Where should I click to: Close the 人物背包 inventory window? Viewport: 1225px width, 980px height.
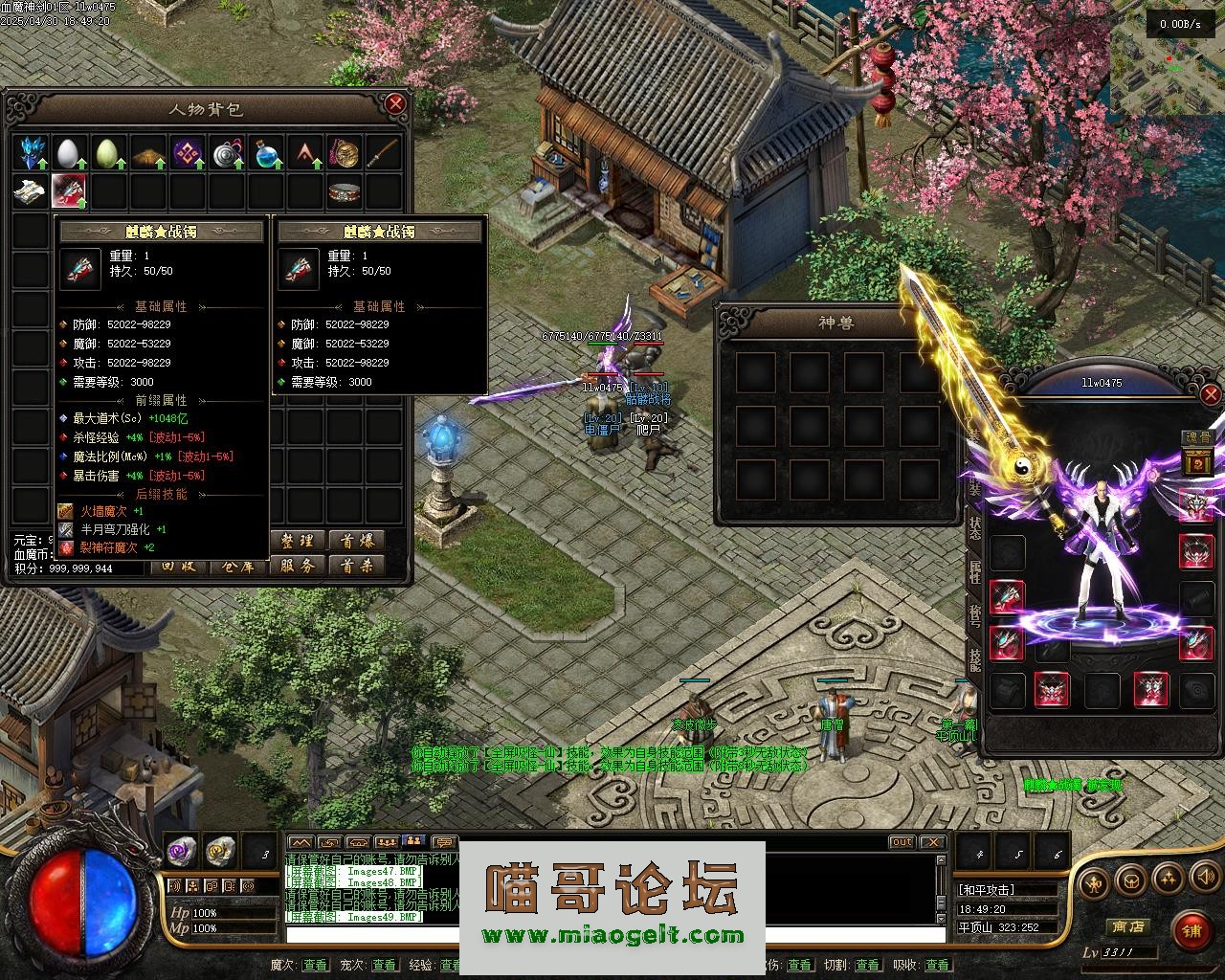point(394,103)
